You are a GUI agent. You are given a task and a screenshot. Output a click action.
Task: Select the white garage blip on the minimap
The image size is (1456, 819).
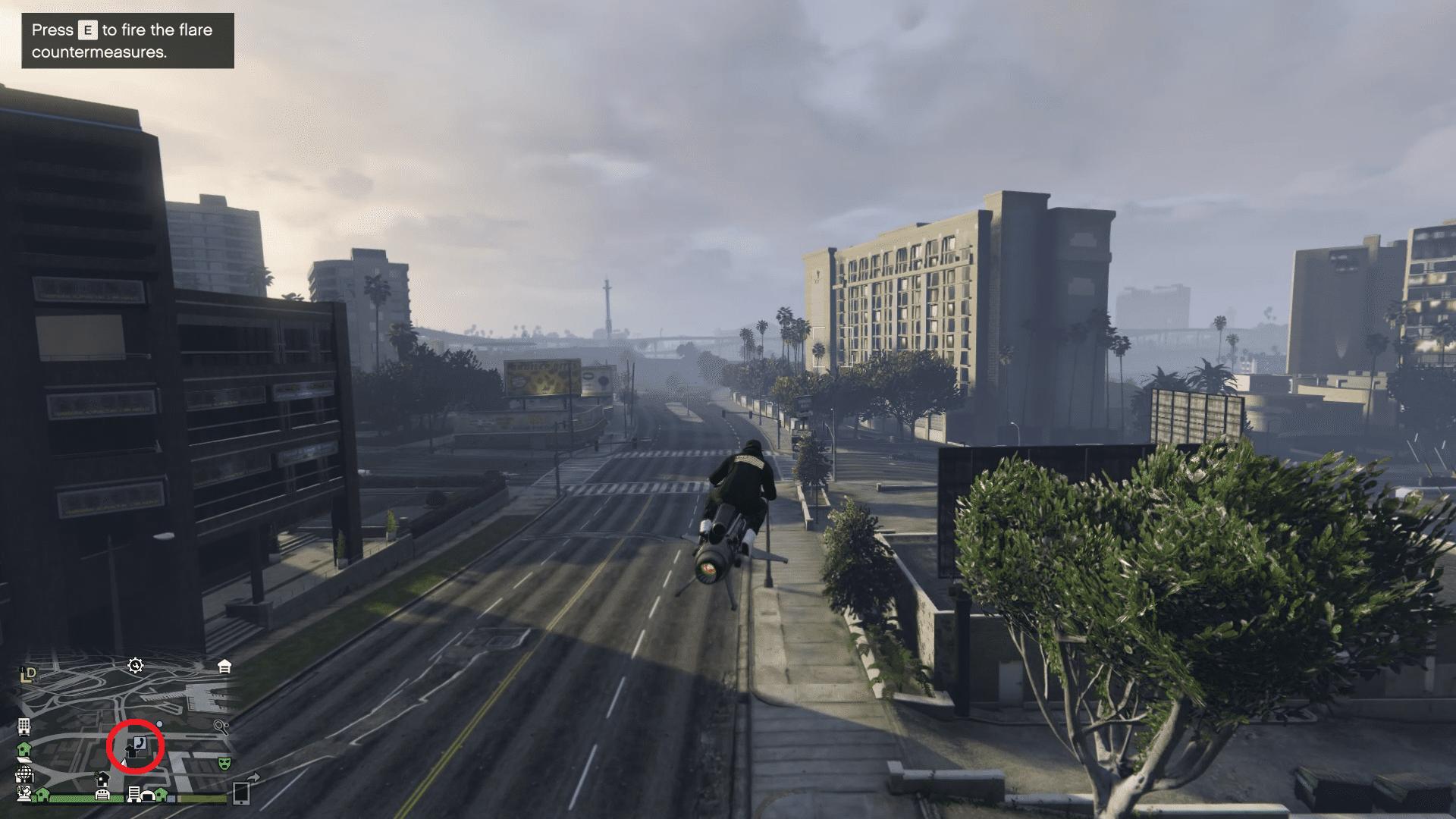pos(224,667)
